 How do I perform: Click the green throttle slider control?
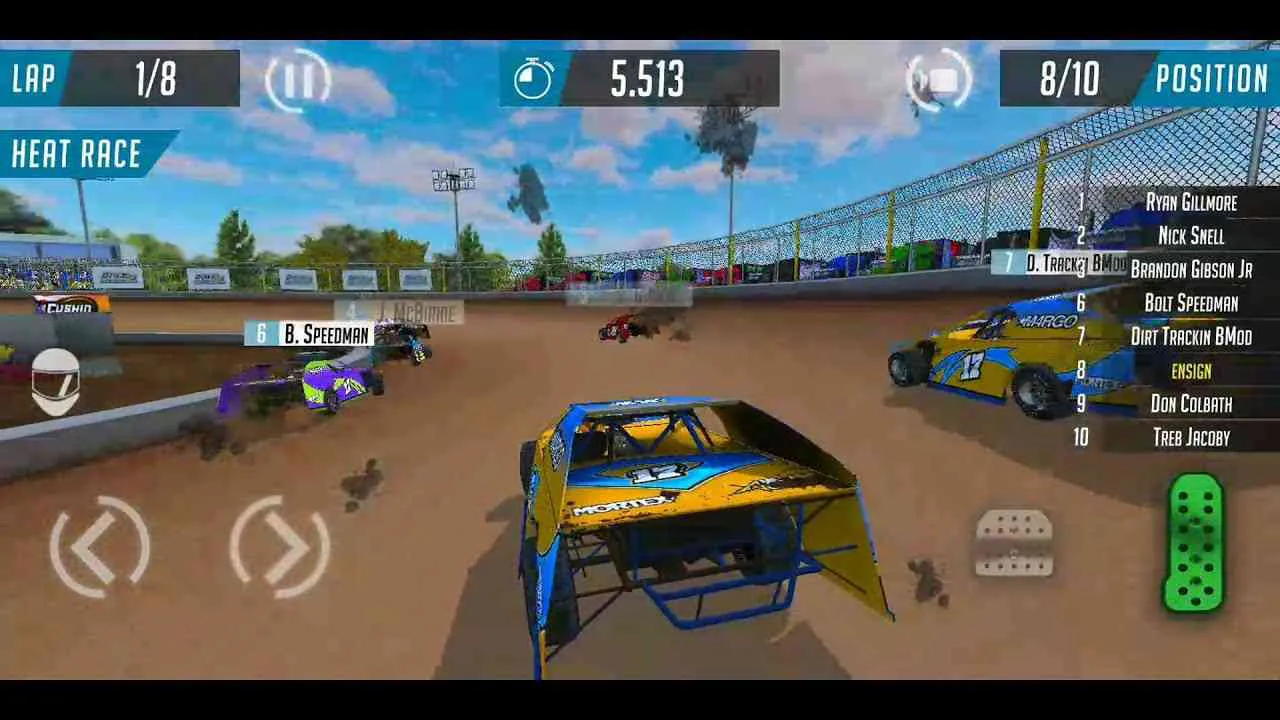coord(1196,543)
